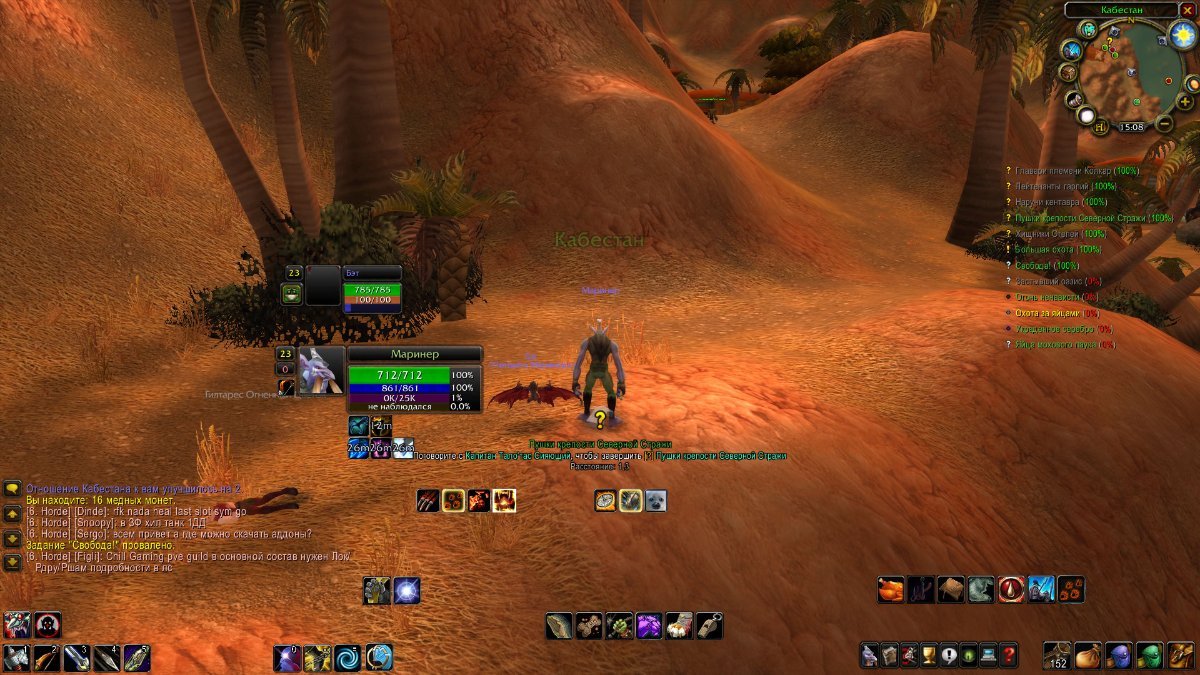Open the green bag slot
The height and width of the screenshot is (675, 1200).
pyautogui.click(x=1150, y=656)
